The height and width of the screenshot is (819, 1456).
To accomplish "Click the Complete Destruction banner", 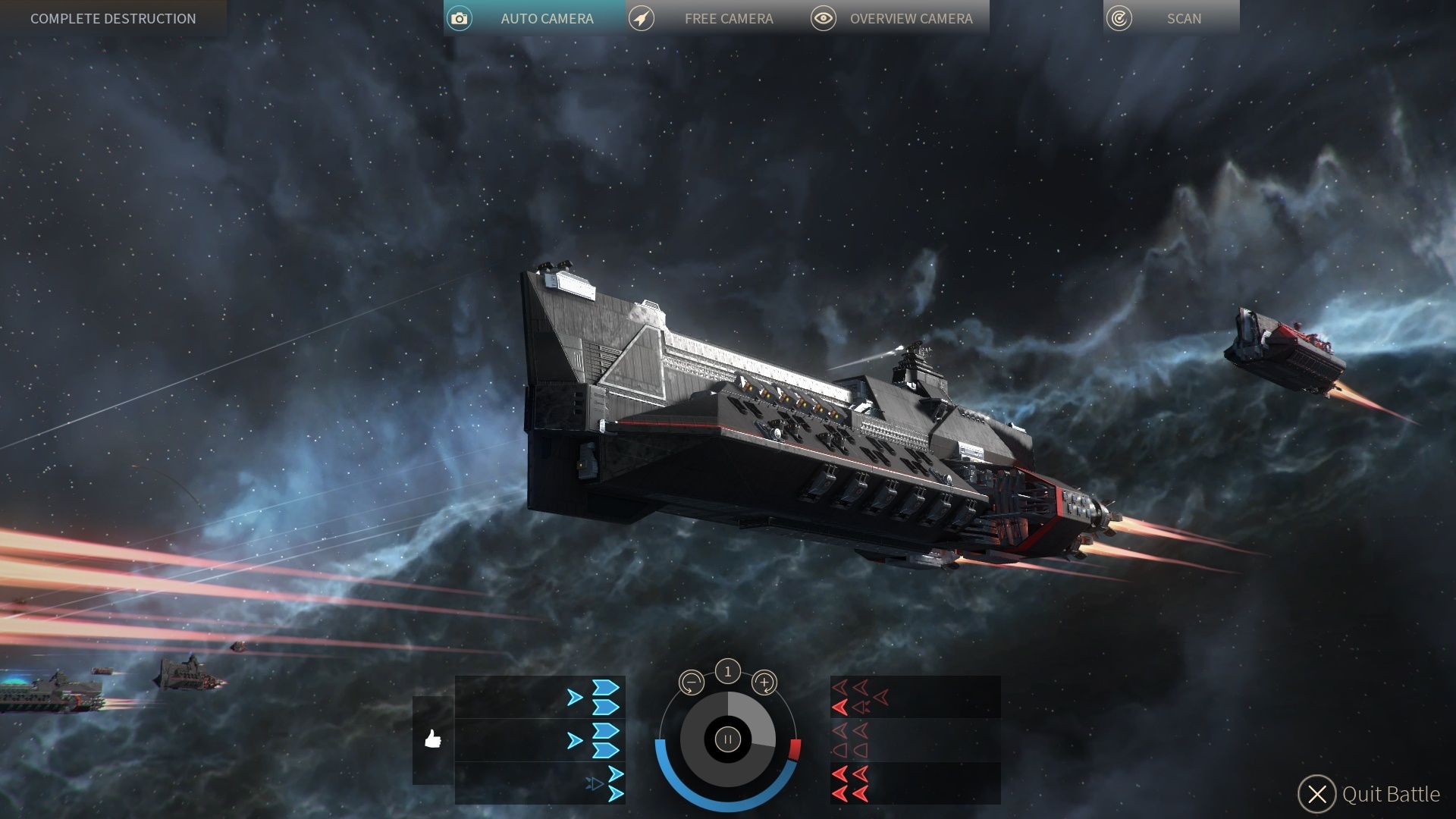I will click(x=112, y=18).
